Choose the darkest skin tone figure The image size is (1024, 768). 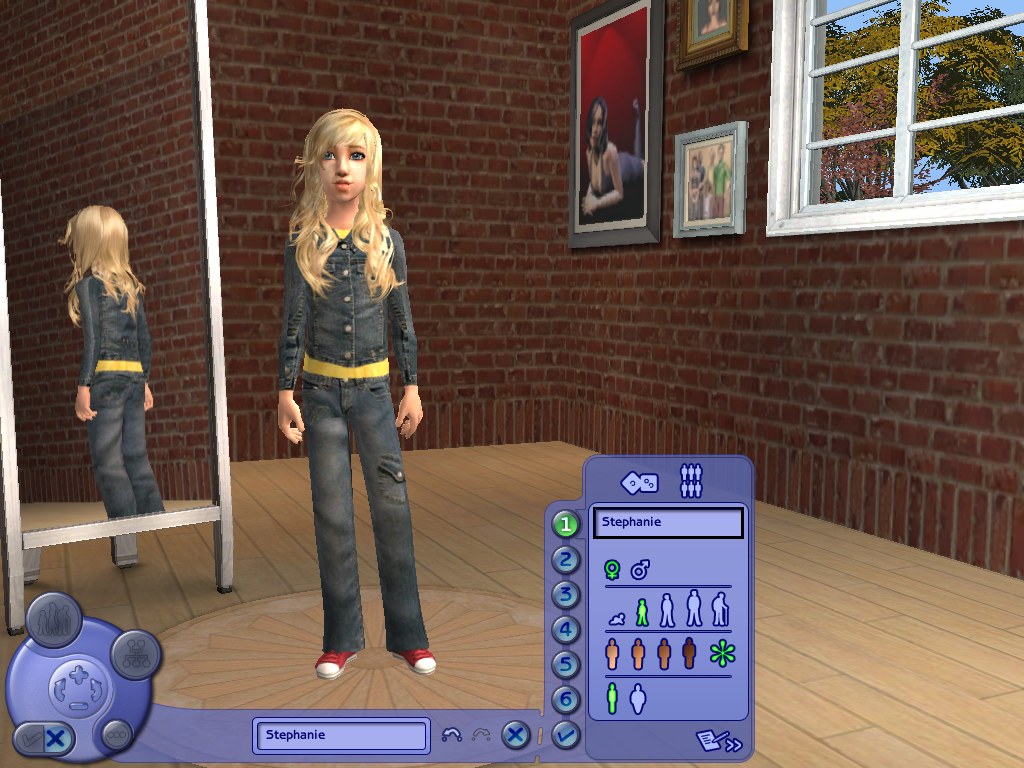[689, 654]
